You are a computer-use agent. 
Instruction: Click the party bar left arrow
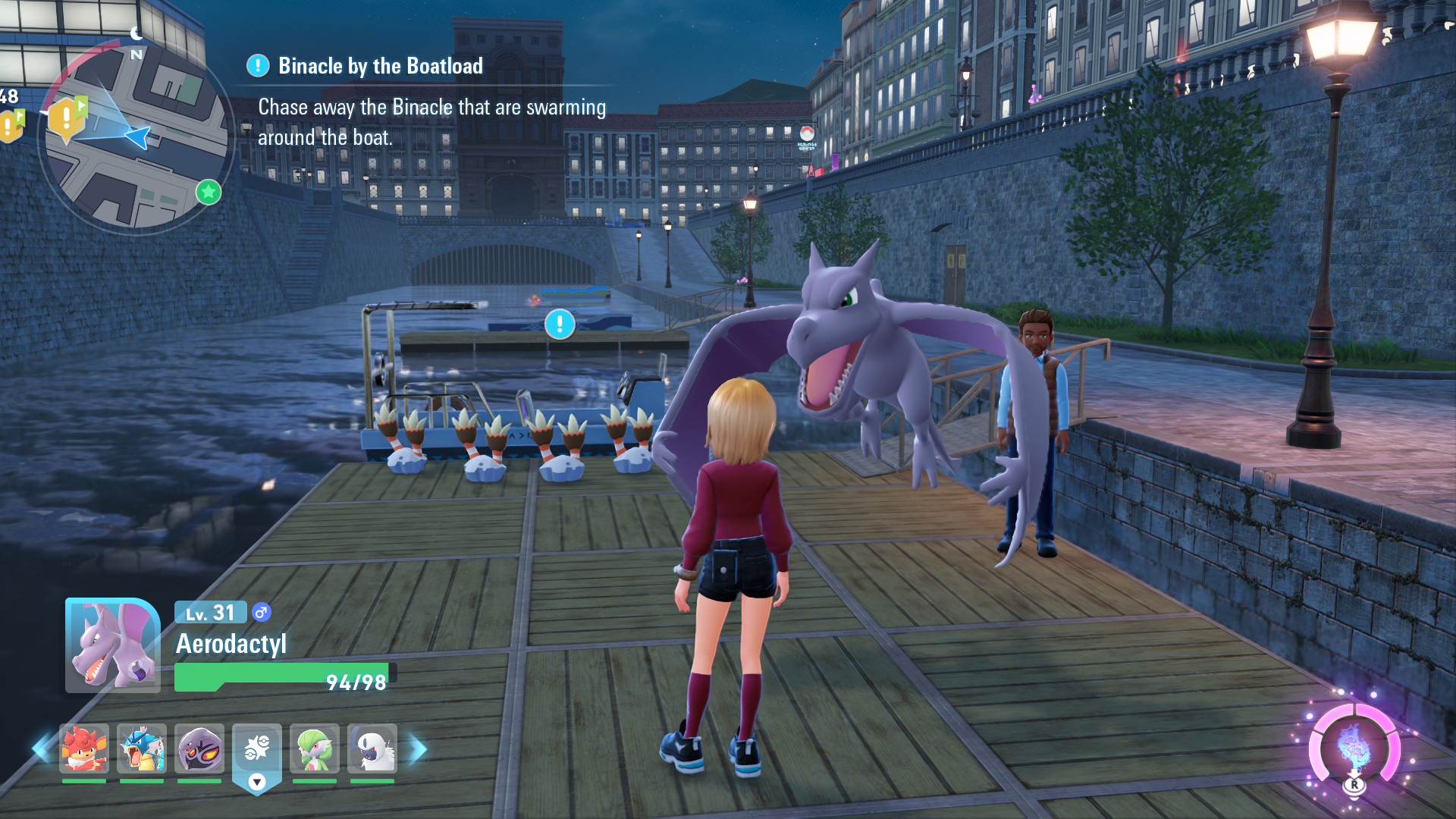[x=40, y=748]
